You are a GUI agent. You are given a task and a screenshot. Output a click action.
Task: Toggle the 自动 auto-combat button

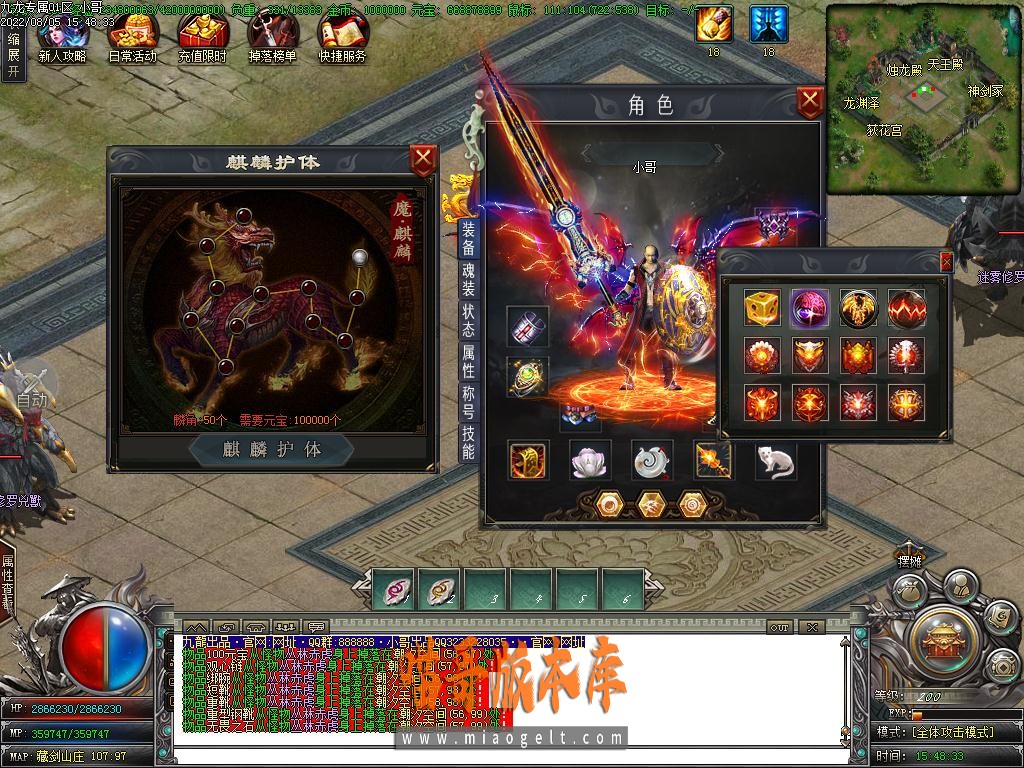[x=32, y=385]
